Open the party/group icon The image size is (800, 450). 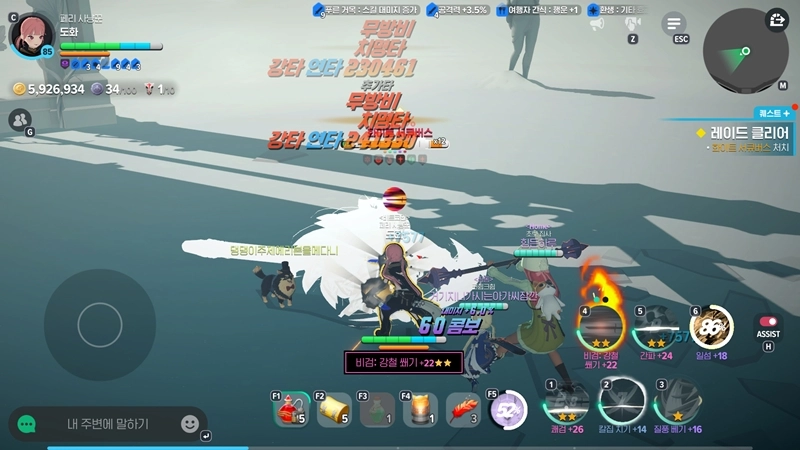click(x=19, y=120)
